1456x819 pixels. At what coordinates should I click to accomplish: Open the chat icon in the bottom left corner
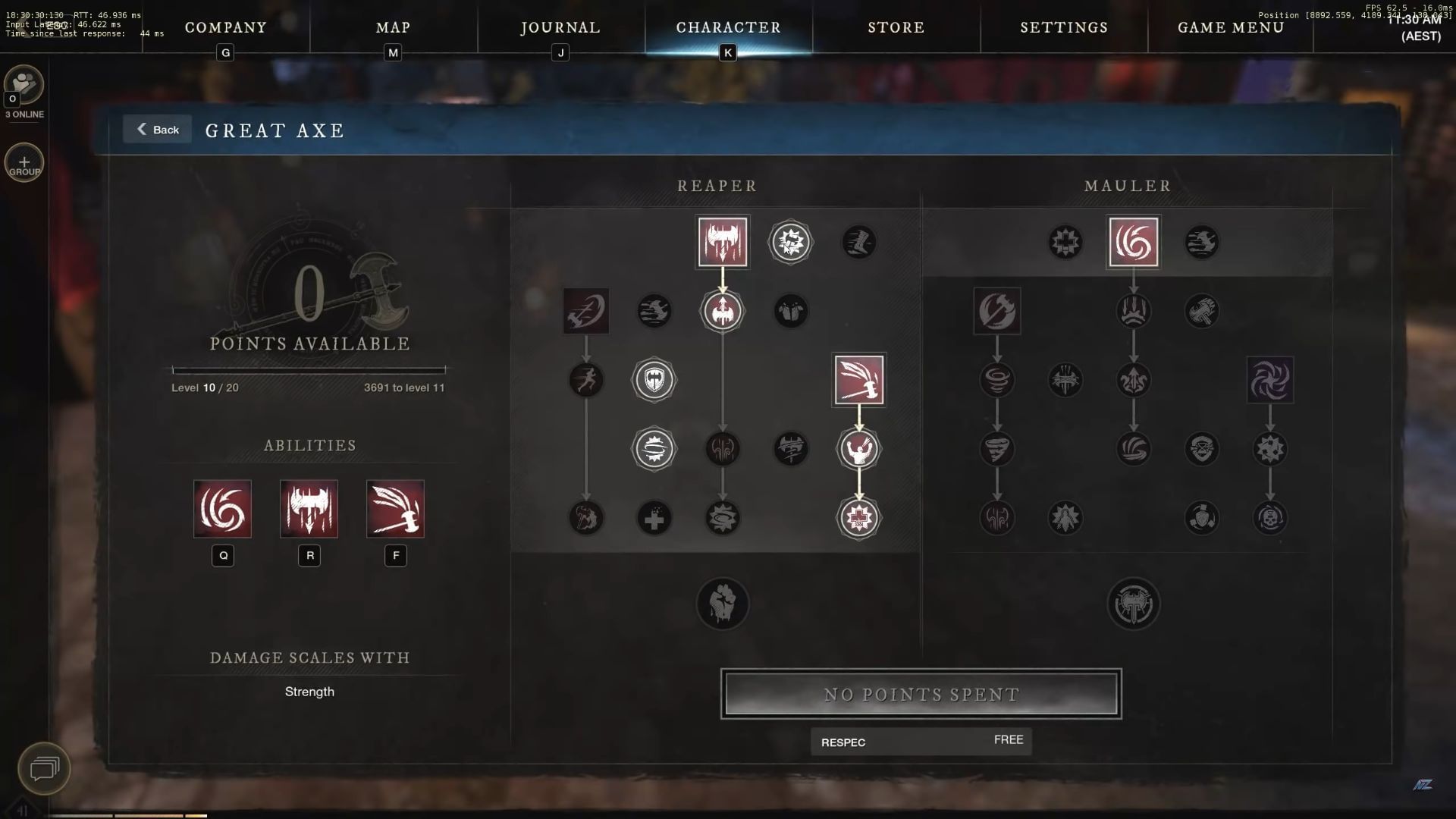[x=45, y=769]
